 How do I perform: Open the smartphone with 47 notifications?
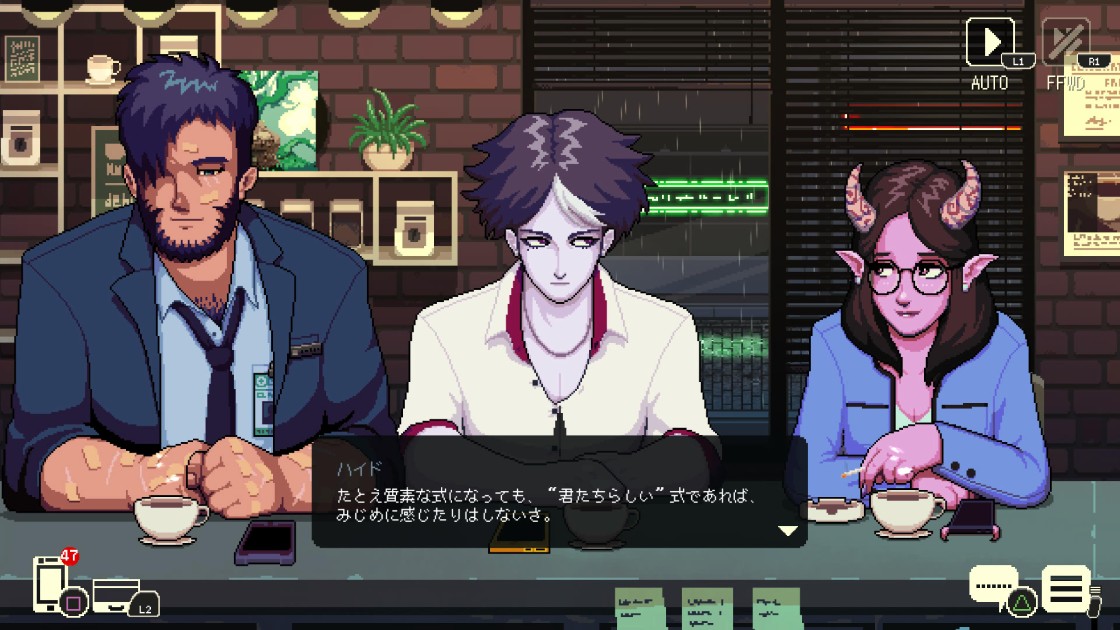tap(50, 583)
